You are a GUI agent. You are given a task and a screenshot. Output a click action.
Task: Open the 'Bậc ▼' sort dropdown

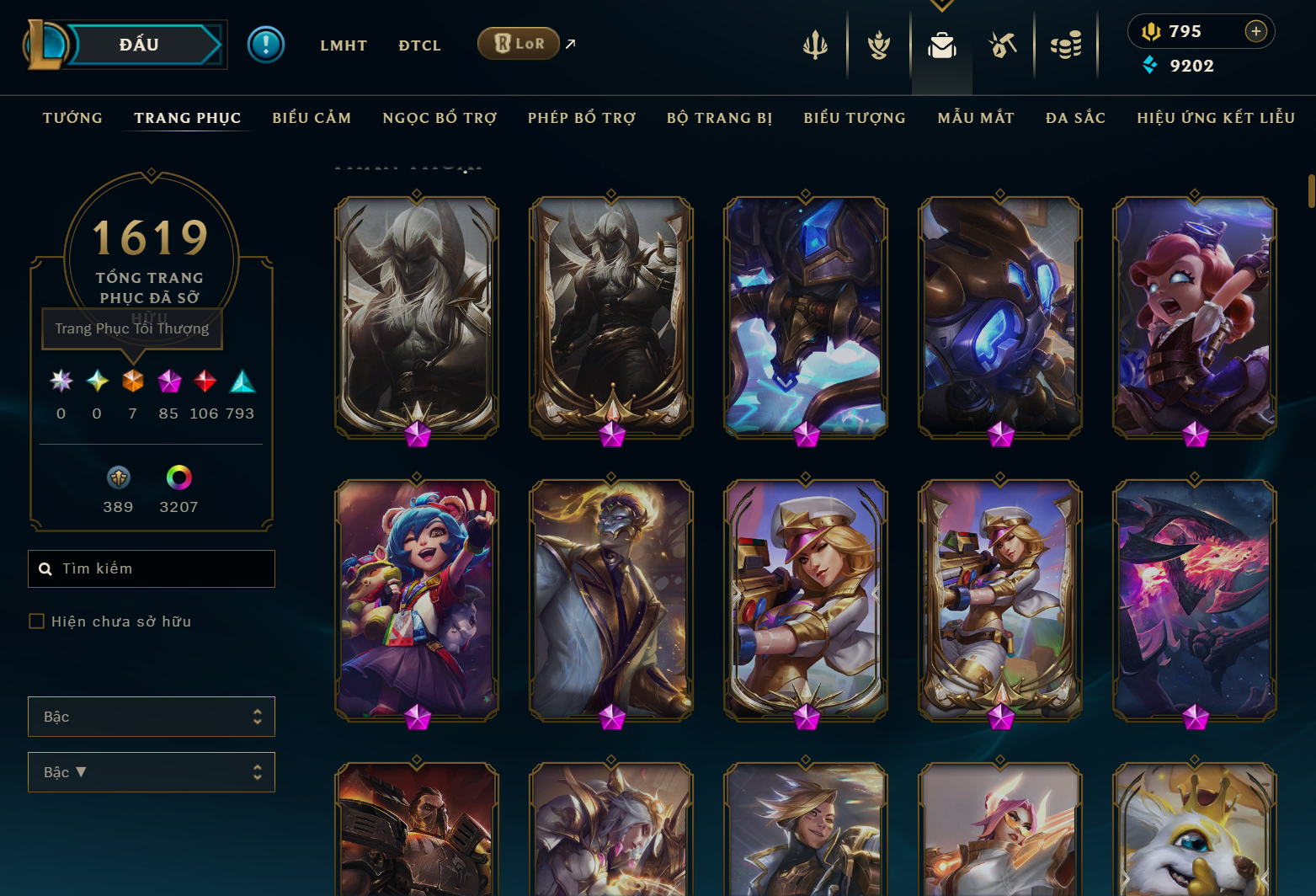coord(152,772)
